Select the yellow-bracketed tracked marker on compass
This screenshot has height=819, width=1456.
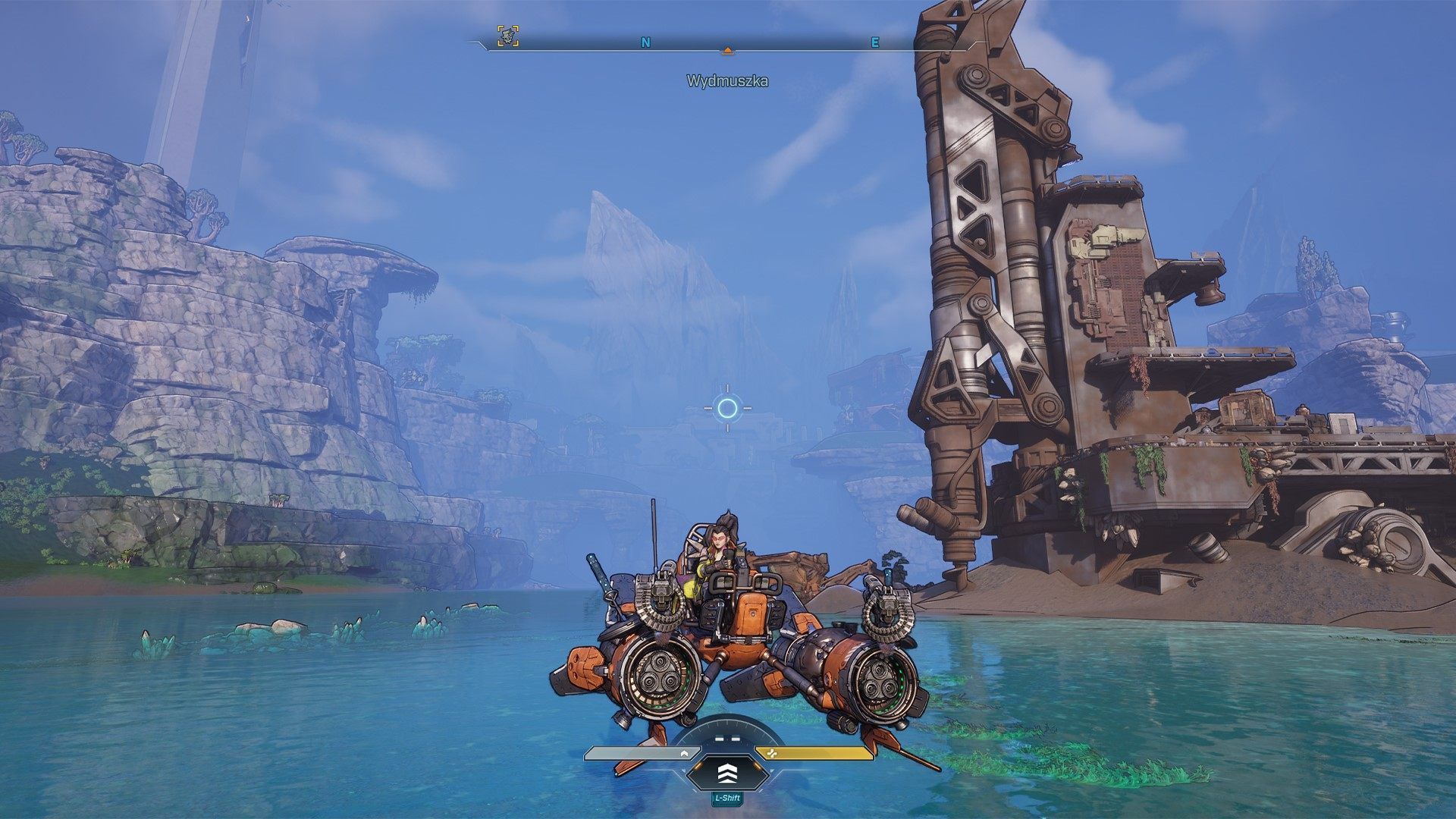click(508, 36)
